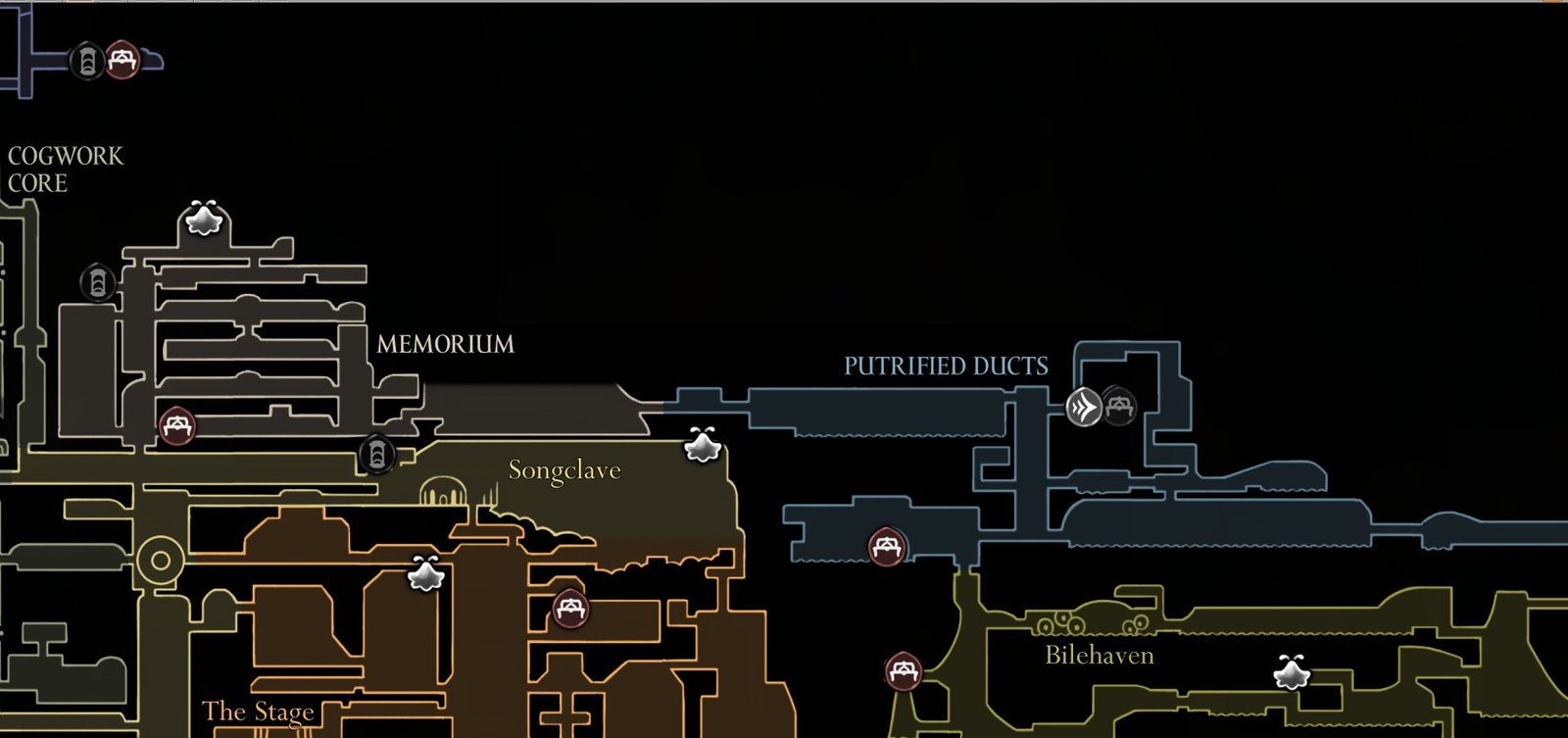Image resolution: width=1568 pixels, height=738 pixels.
Task: Click the black station icon in the top-left corridor
Action: (87, 62)
